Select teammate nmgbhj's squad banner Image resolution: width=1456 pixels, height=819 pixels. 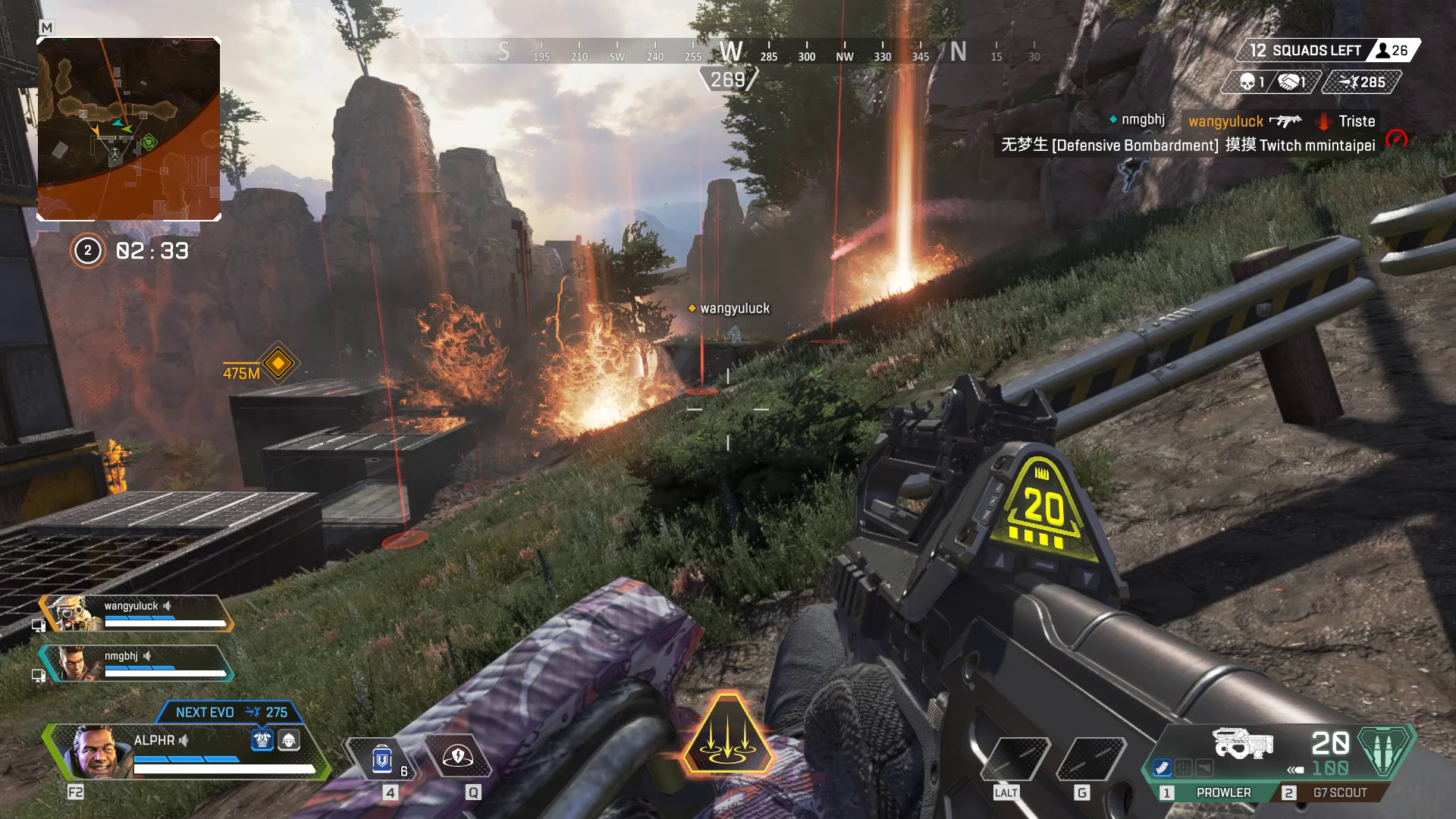tap(136, 664)
